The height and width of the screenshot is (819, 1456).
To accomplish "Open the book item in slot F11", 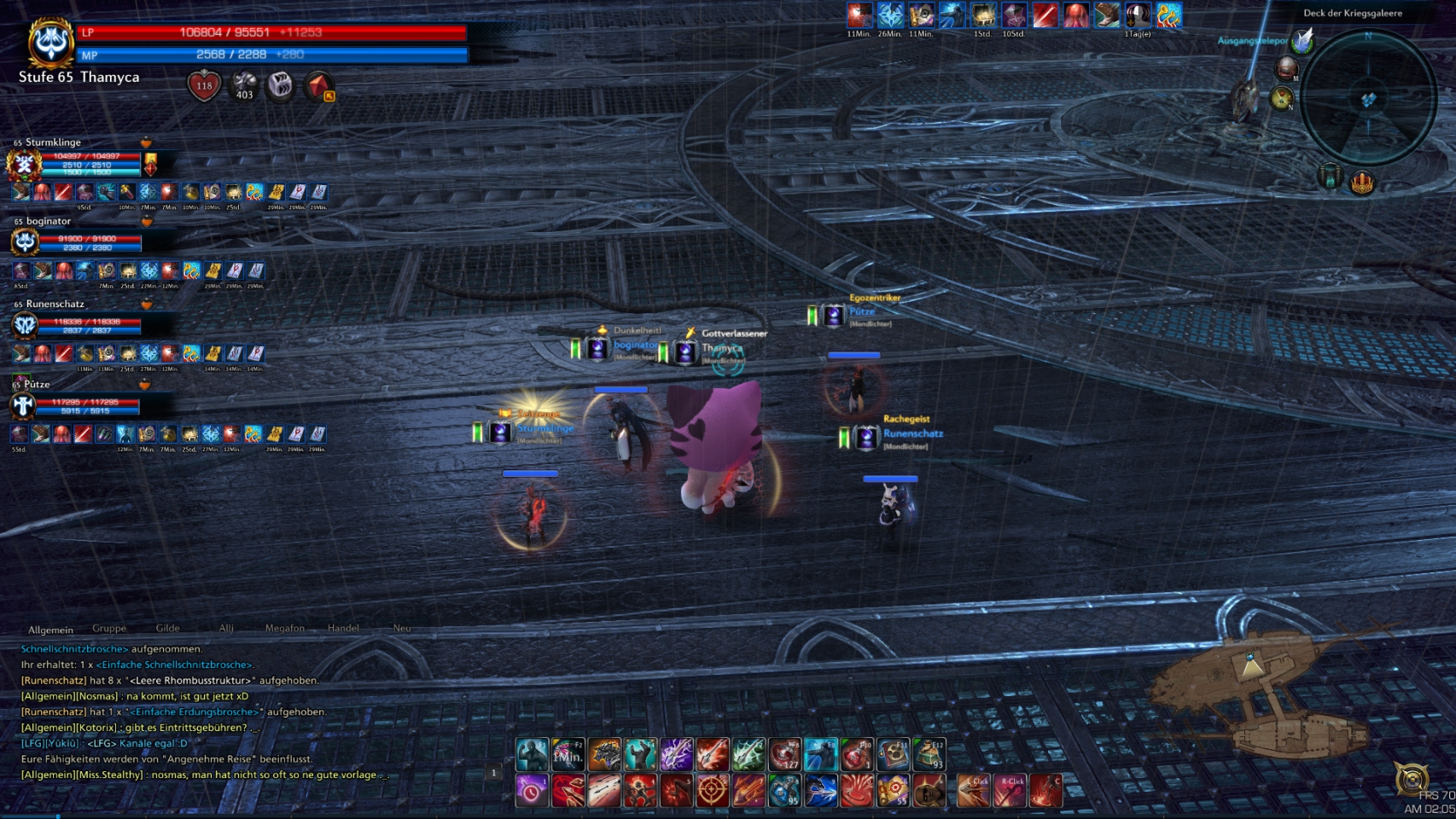I will coord(894,755).
